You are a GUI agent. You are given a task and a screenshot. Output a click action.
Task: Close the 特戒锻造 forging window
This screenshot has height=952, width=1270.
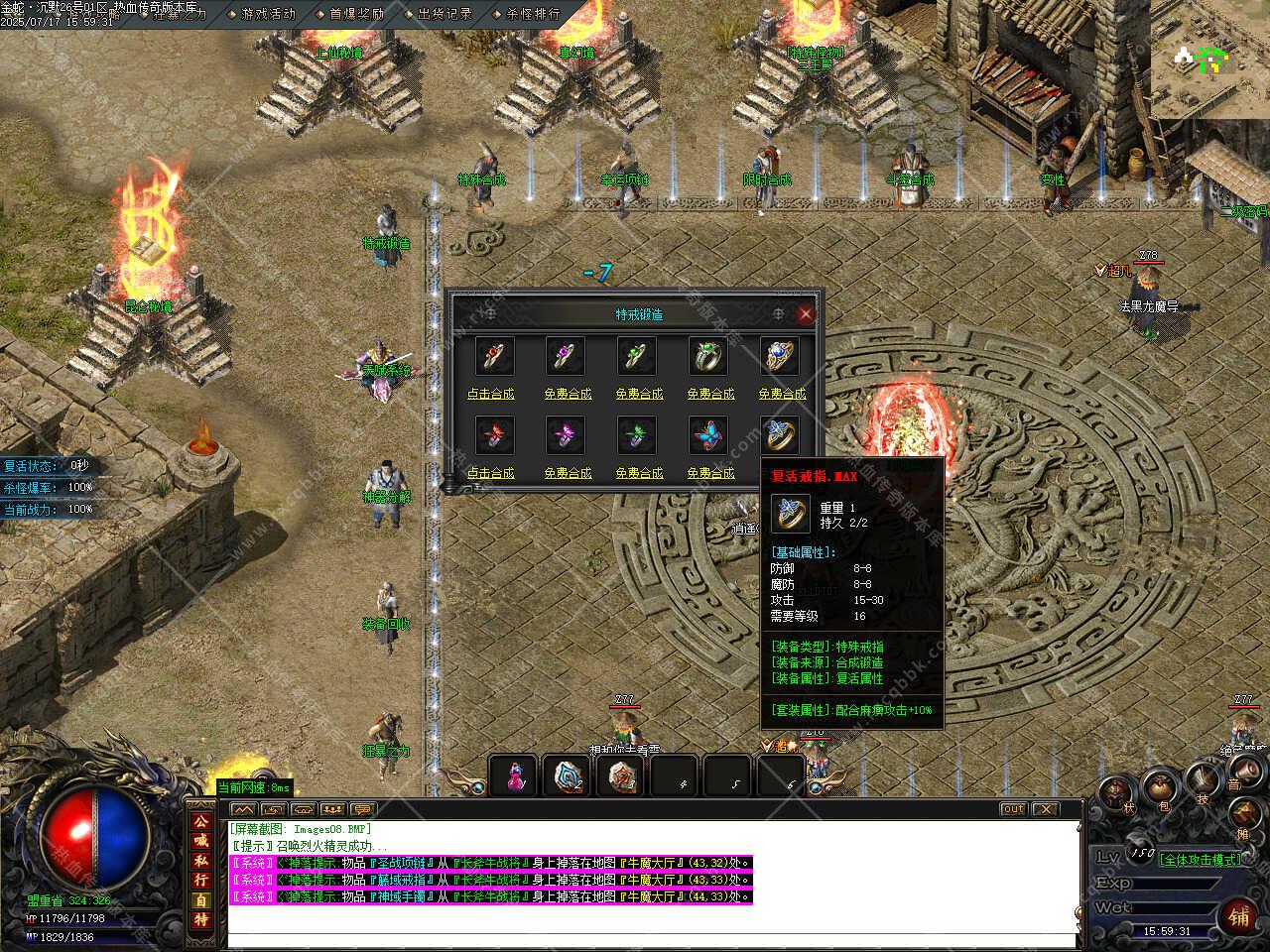coord(805,314)
